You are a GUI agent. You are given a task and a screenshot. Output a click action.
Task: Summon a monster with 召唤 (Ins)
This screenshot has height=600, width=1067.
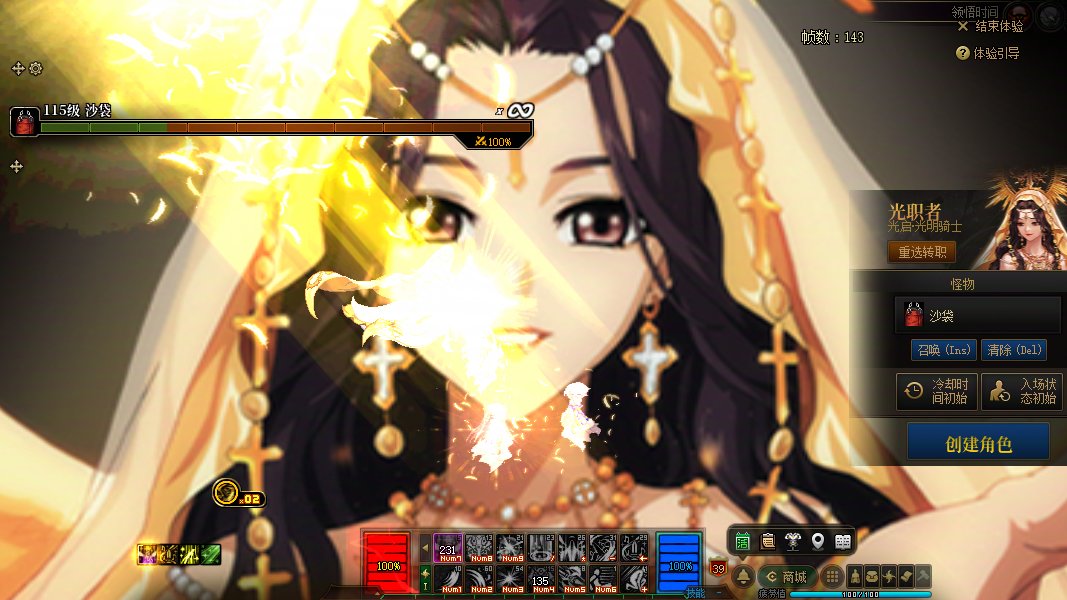942,350
